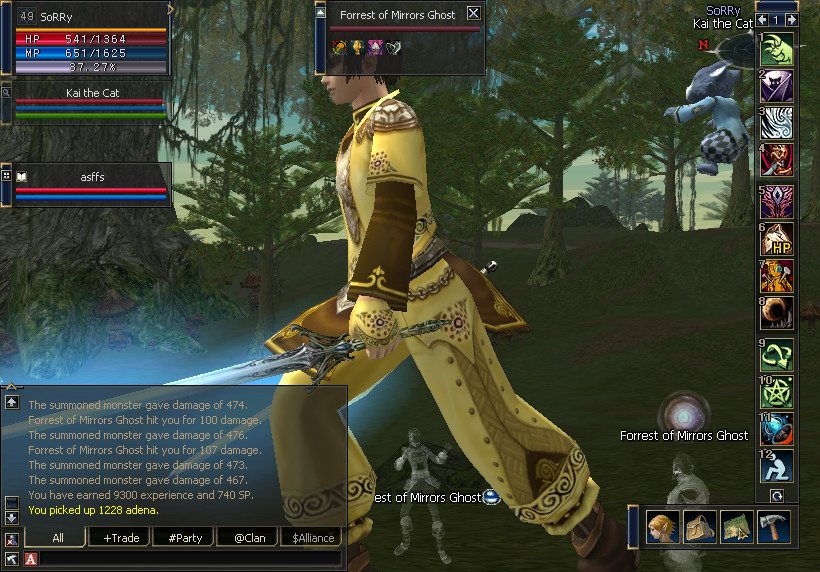
Task: Toggle the sit/stand action in slot 12
Action: tap(777, 466)
